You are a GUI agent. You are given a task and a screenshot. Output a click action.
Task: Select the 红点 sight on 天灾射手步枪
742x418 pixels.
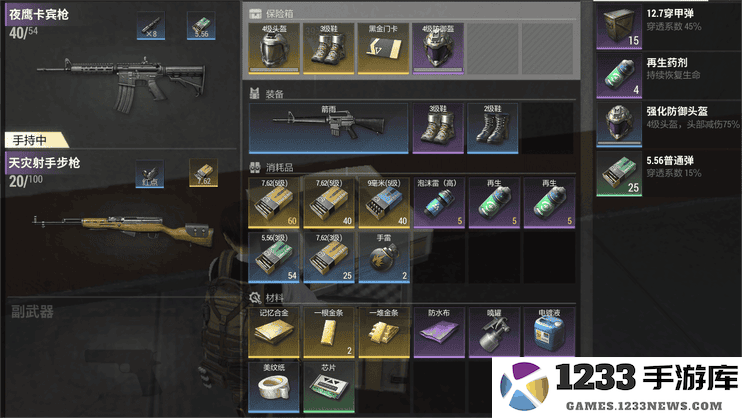click(x=152, y=175)
